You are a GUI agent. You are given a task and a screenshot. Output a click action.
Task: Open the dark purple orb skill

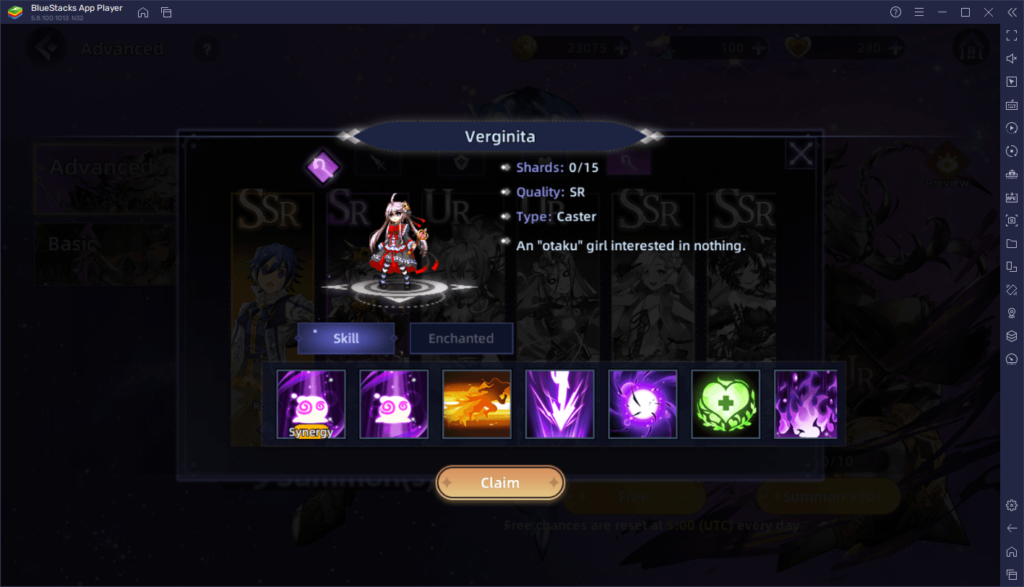click(x=643, y=404)
